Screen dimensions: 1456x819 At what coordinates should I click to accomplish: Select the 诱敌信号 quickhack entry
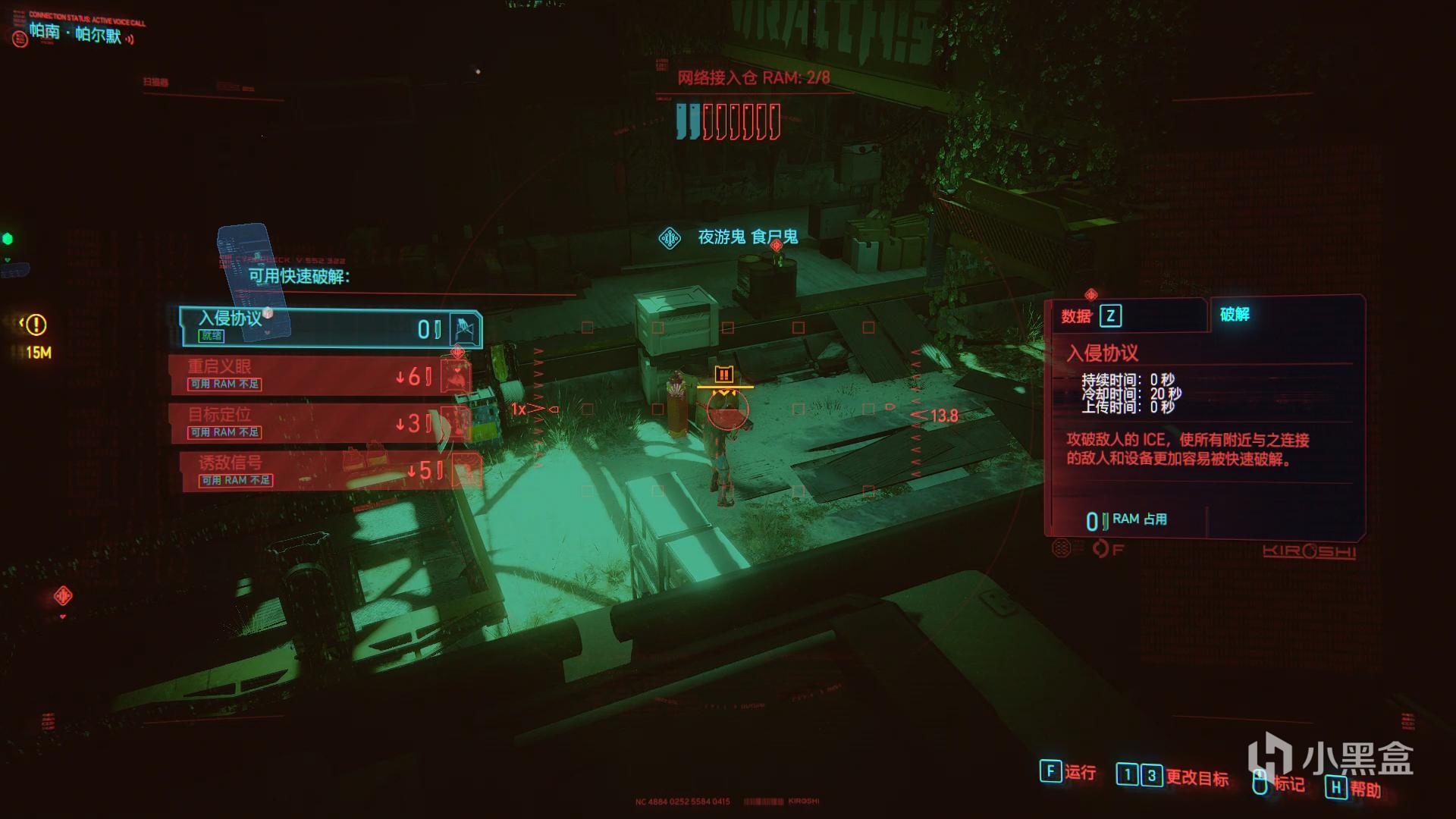[x=330, y=471]
